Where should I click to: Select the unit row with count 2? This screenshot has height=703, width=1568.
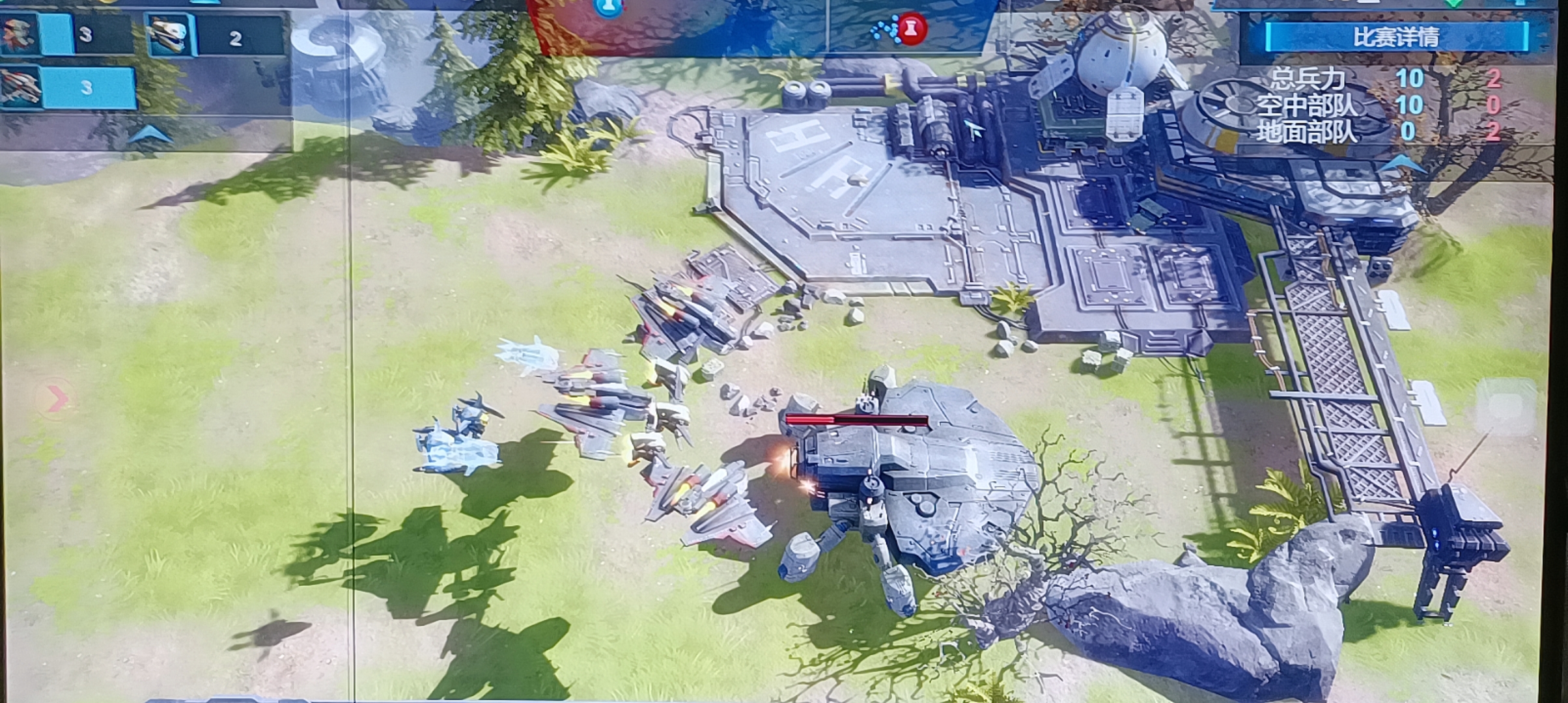coord(215,36)
